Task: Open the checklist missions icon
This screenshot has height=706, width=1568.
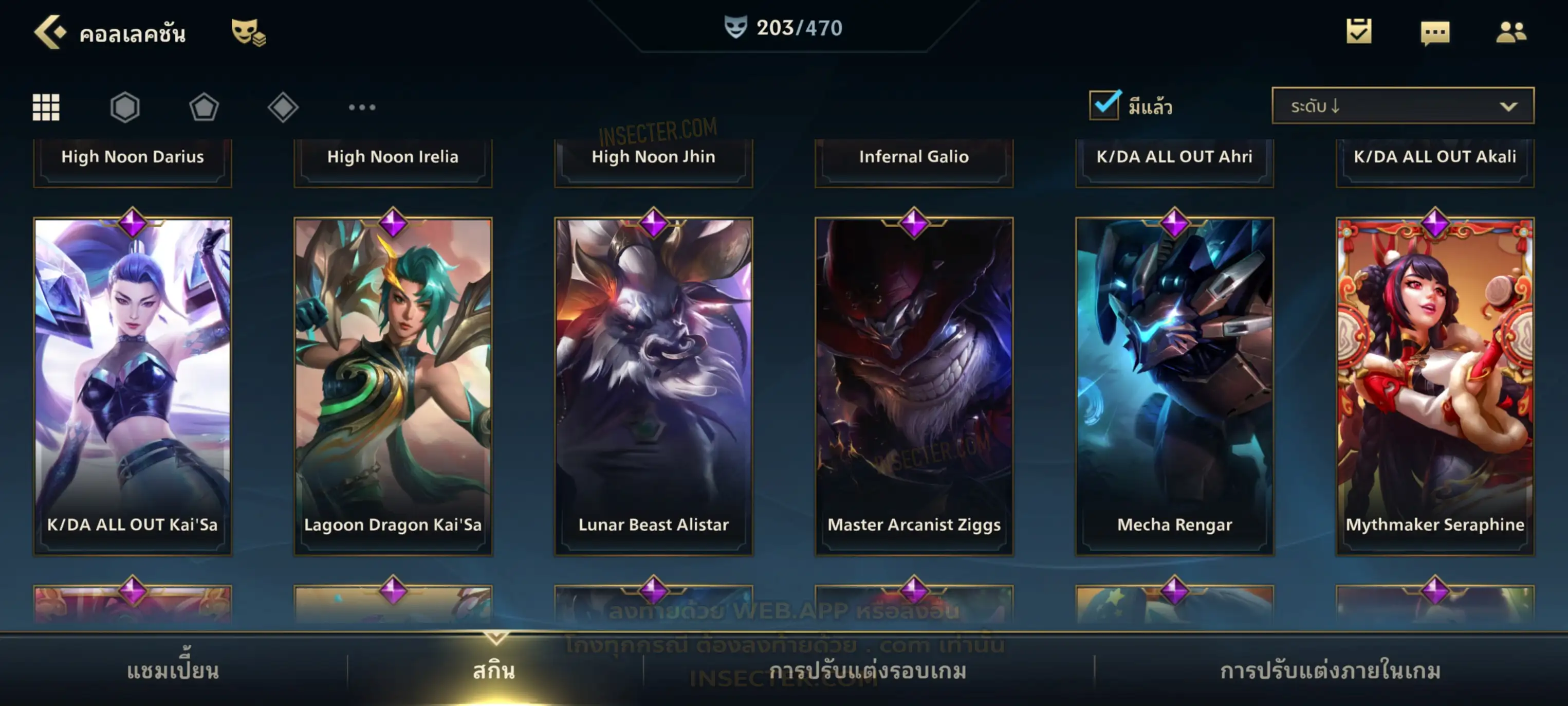Action: (1359, 32)
